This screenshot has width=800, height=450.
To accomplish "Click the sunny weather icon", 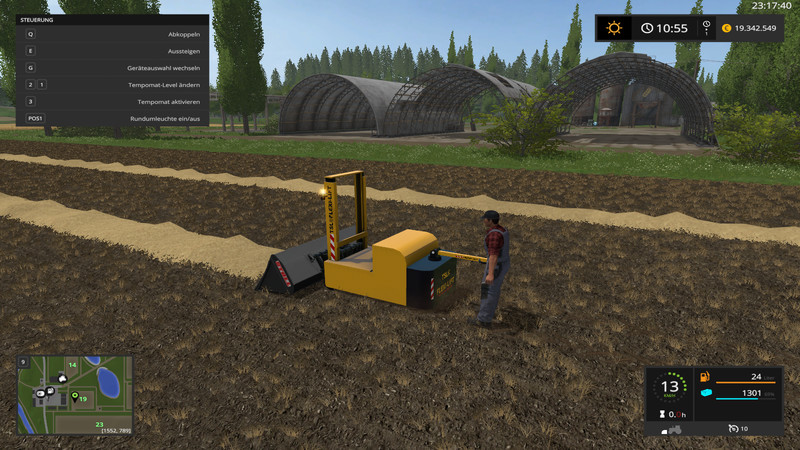I will pyautogui.click(x=613, y=28).
